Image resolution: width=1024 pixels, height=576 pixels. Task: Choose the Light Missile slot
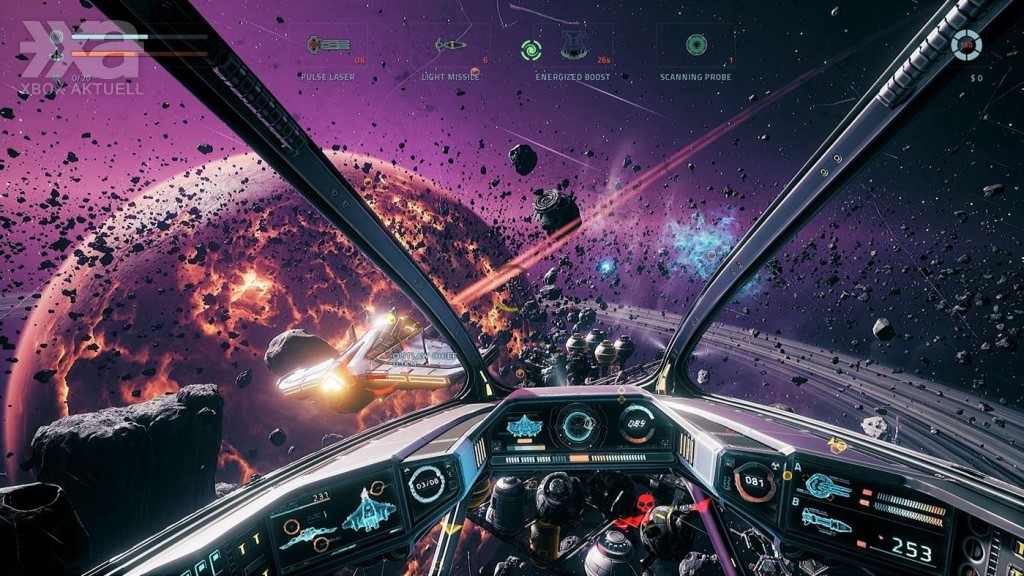(x=450, y=46)
